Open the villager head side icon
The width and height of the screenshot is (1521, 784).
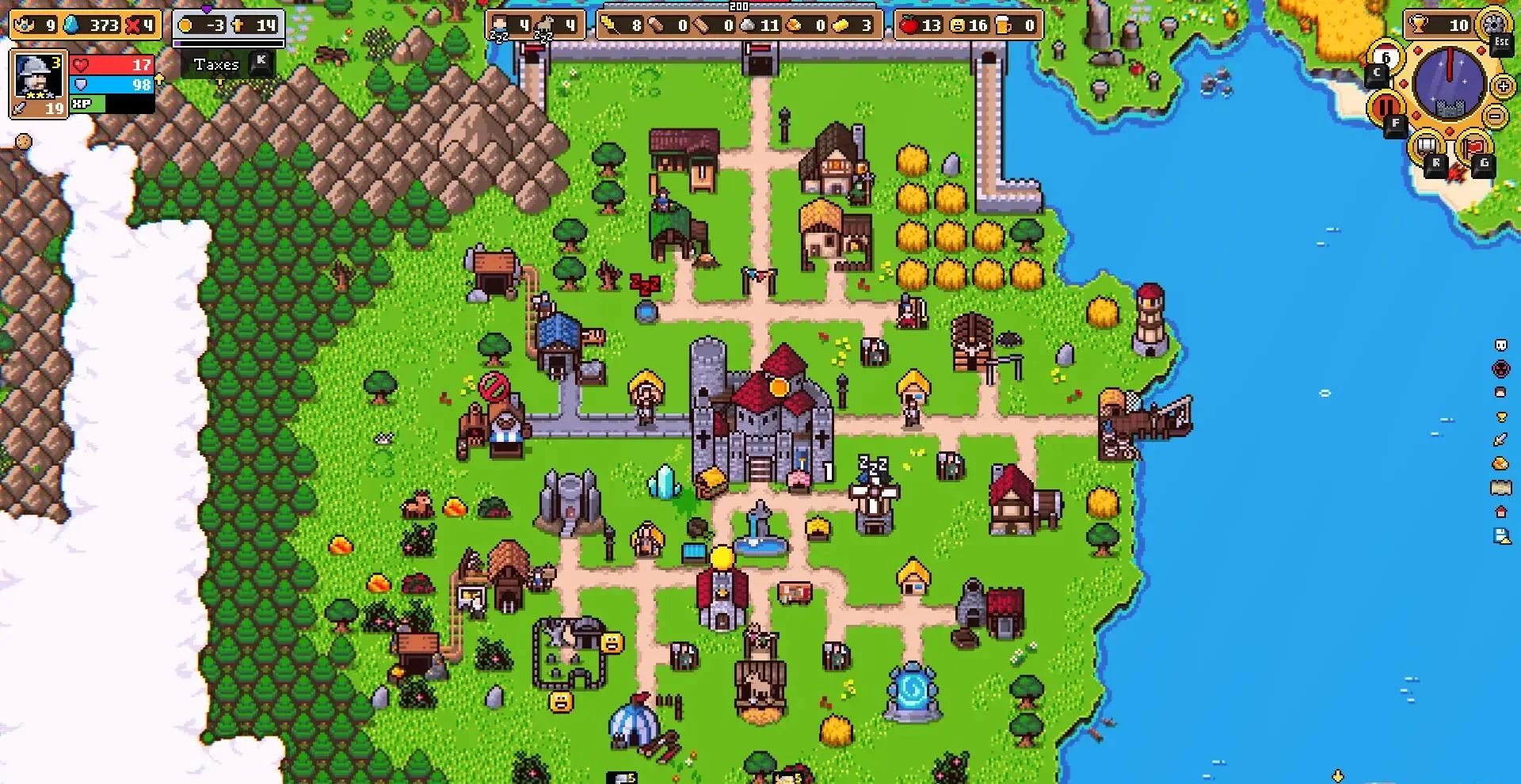(1500, 392)
